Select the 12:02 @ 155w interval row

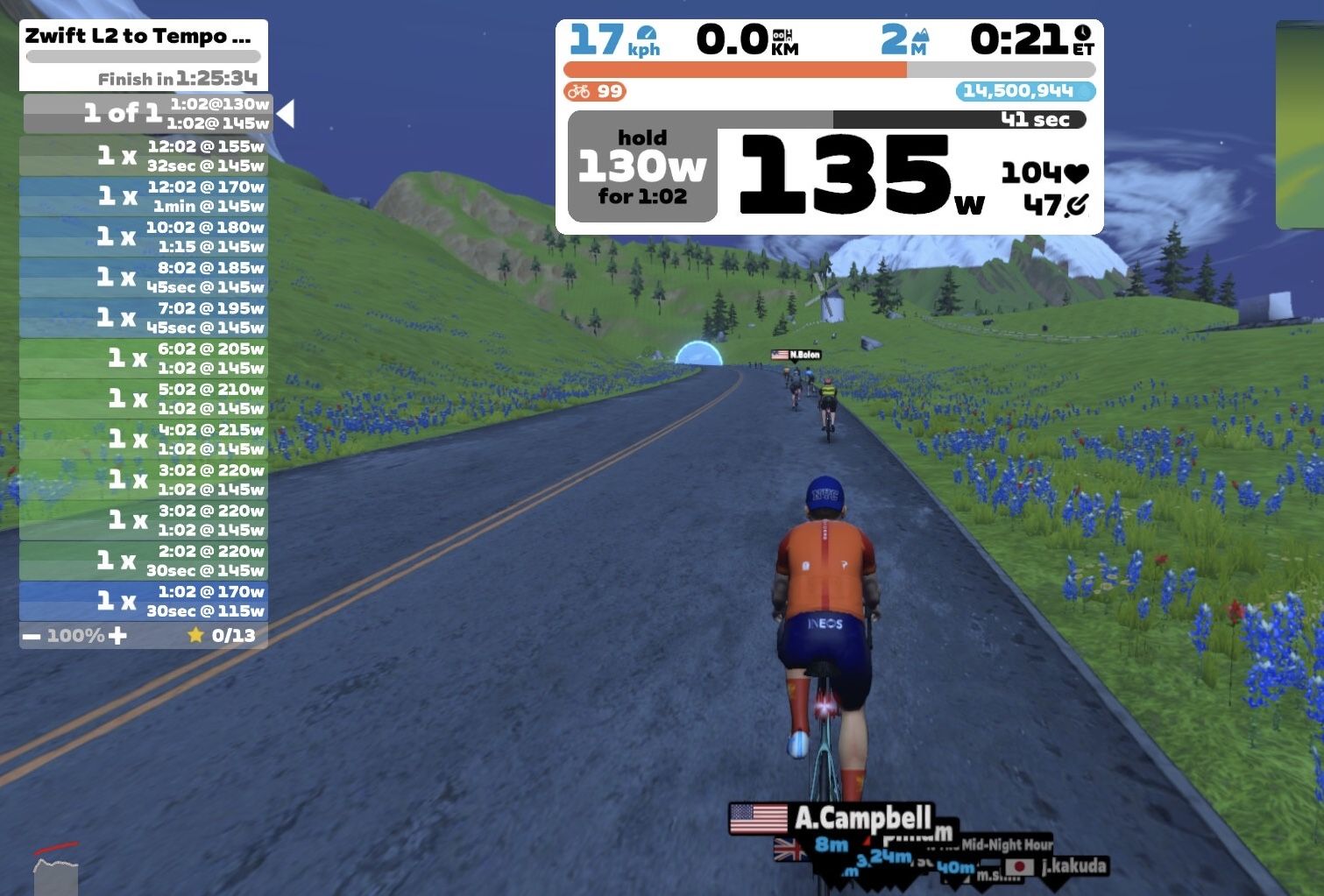pyautogui.click(x=144, y=156)
